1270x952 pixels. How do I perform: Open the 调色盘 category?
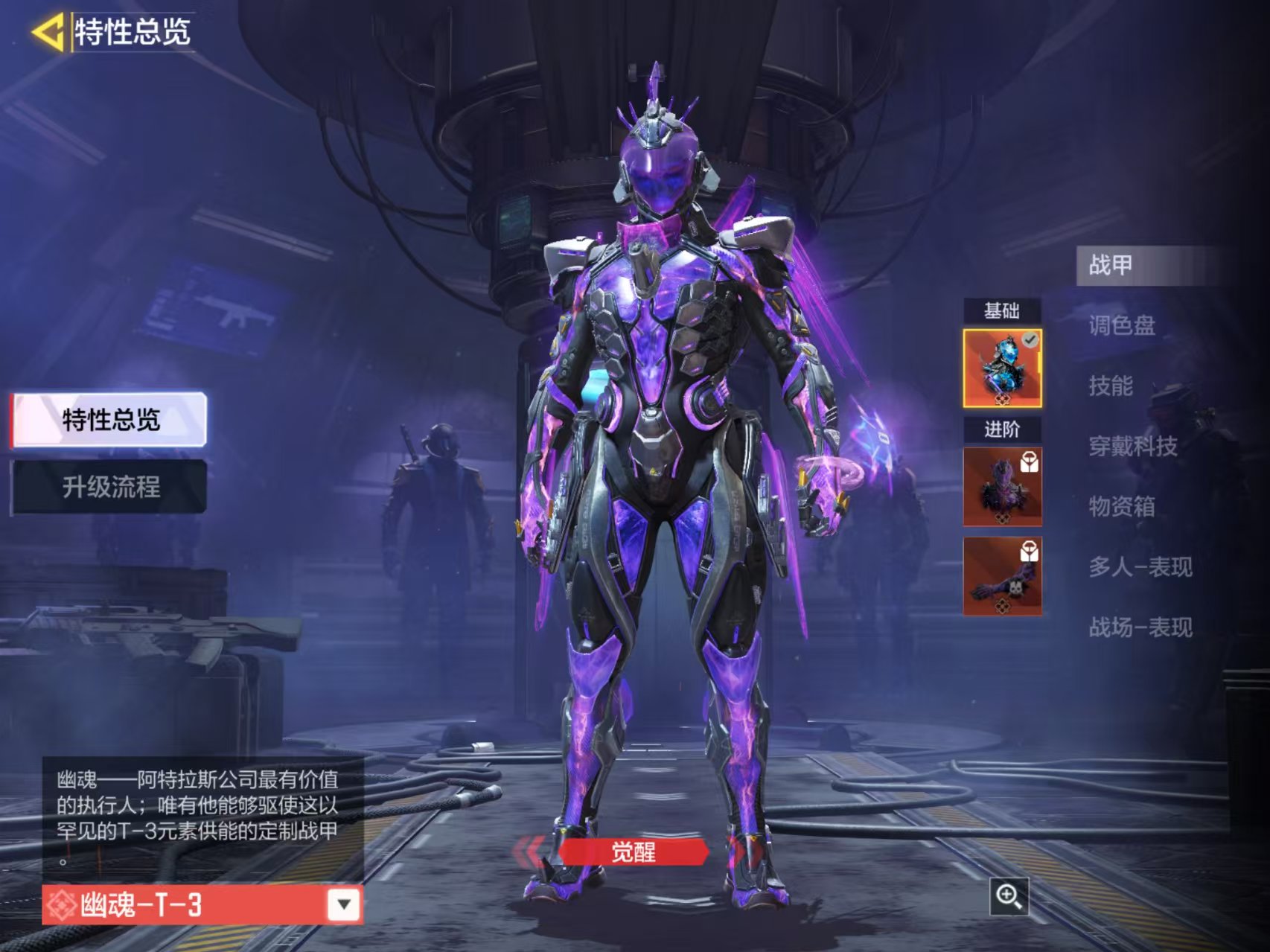(1122, 325)
